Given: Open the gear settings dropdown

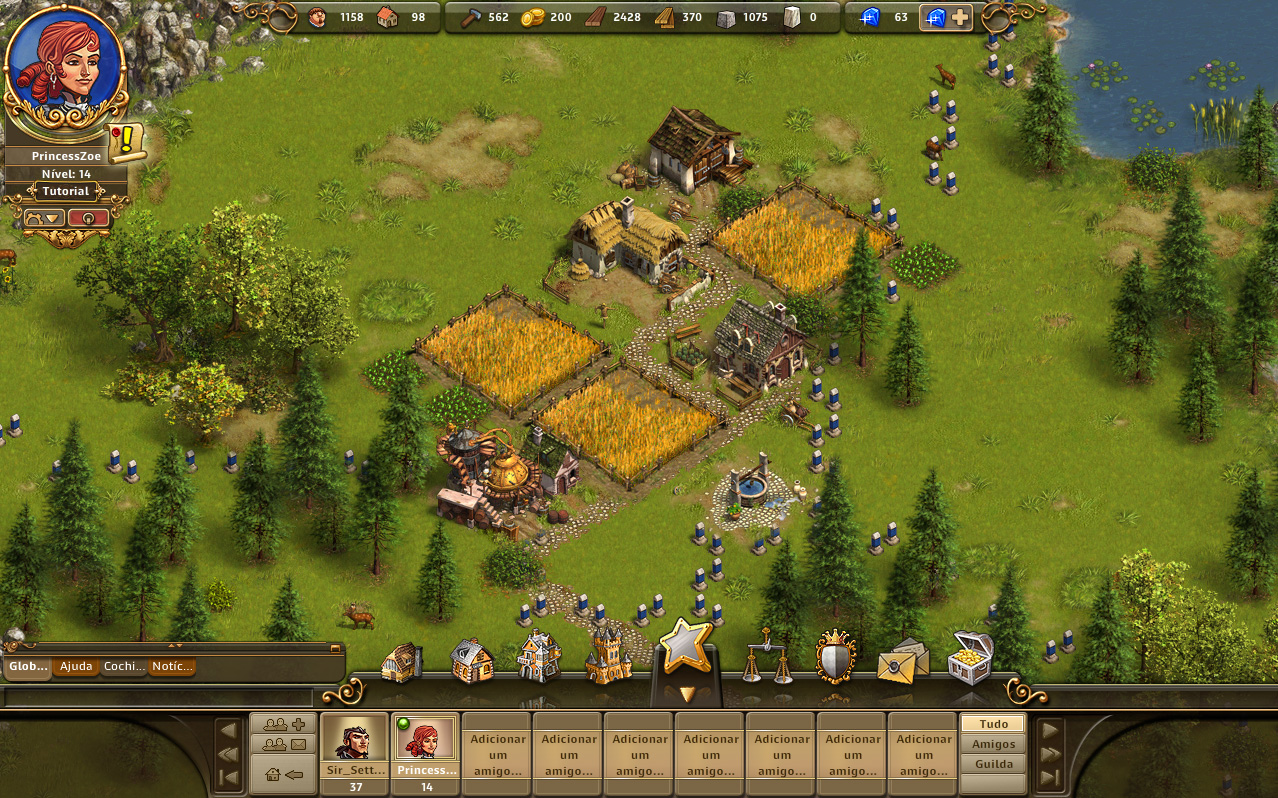Looking at the screenshot, I should [44, 217].
